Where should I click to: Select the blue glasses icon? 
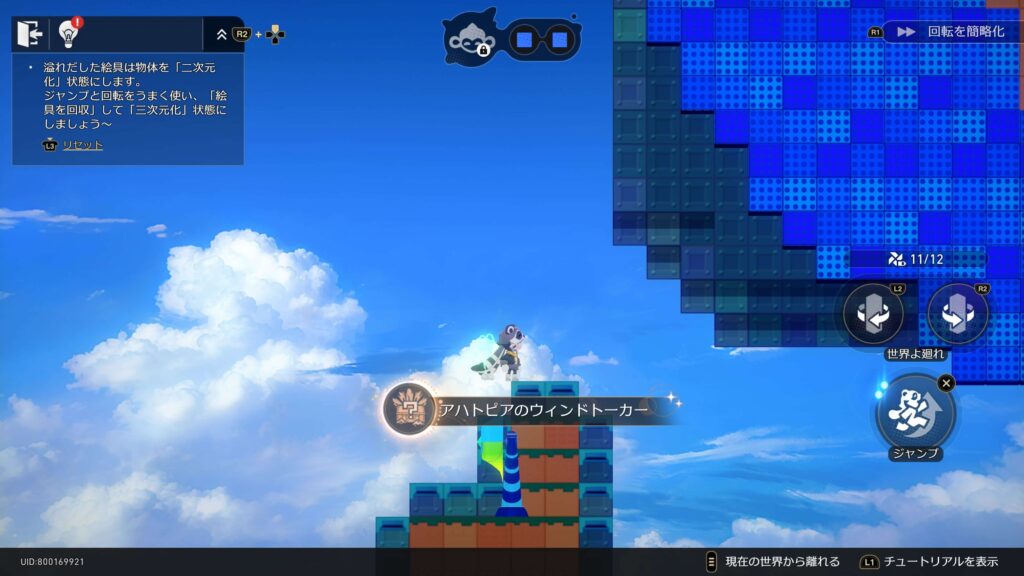coord(541,40)
